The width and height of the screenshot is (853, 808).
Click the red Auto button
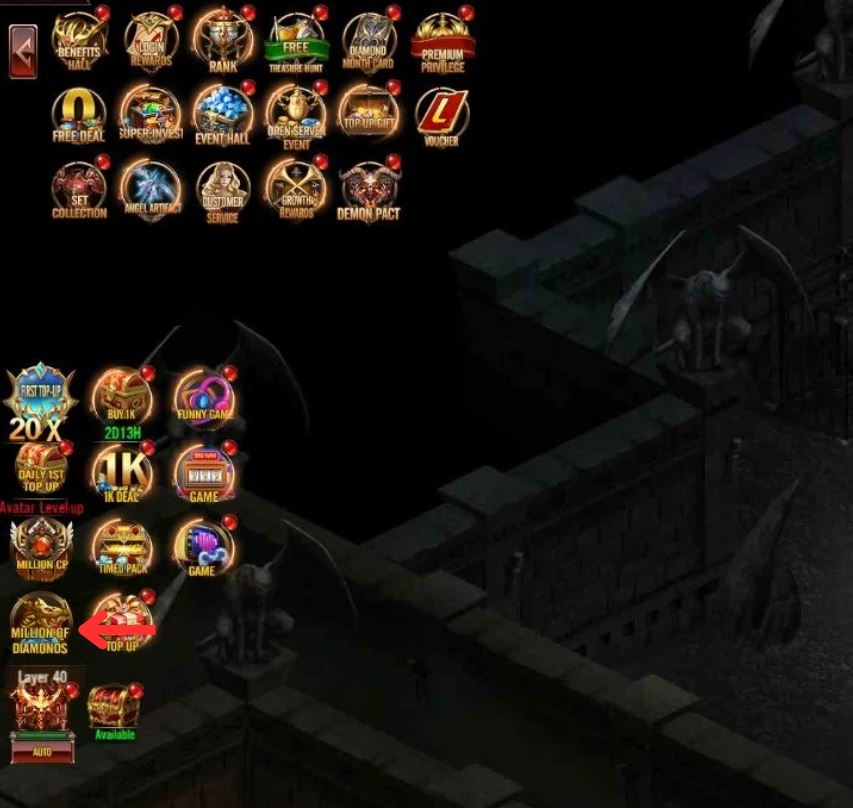[x=42, y=748]
